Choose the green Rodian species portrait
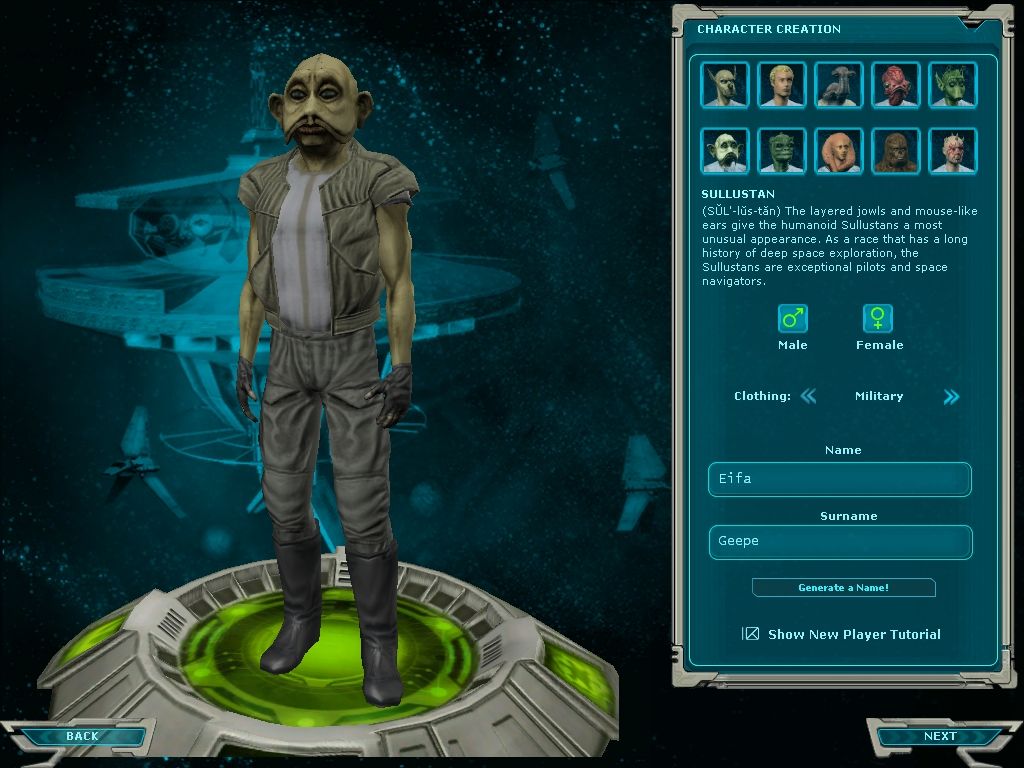 tap(953, 85)
